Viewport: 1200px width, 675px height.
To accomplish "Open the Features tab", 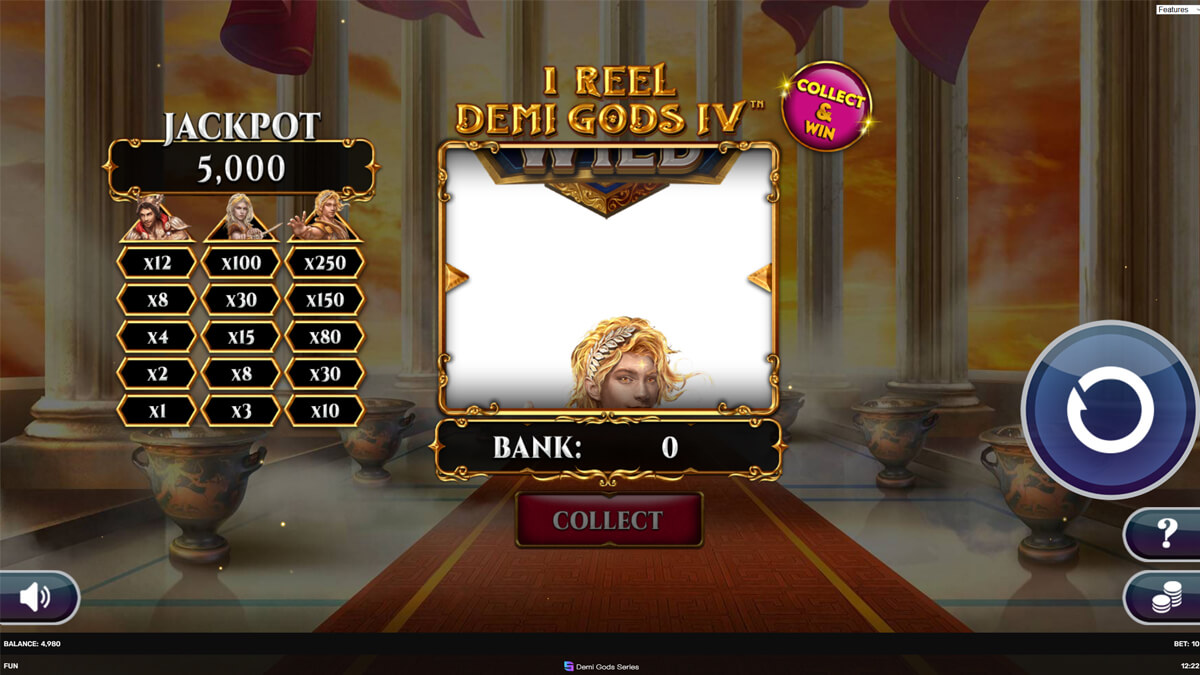I will (x=1176, y=9).
